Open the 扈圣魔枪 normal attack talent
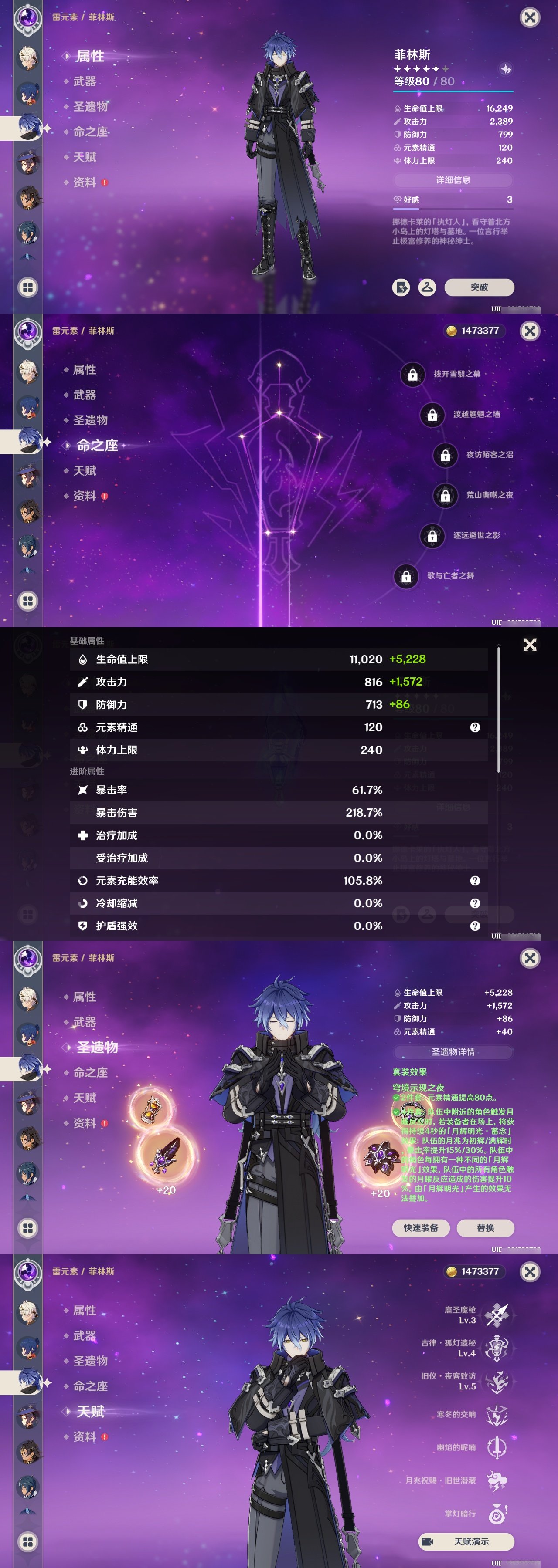The width and height of the screenshot is (558, 1568). click(497, 1315)
